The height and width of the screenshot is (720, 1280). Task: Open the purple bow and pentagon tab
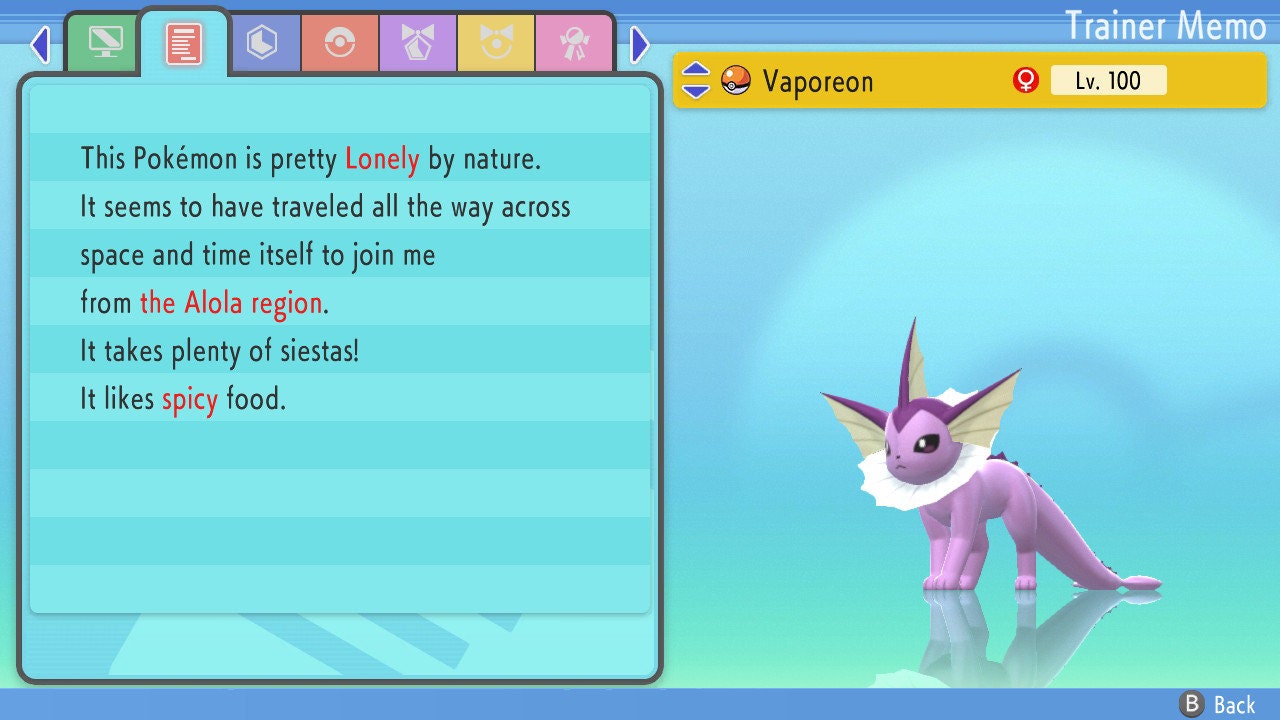click(418, 43)
